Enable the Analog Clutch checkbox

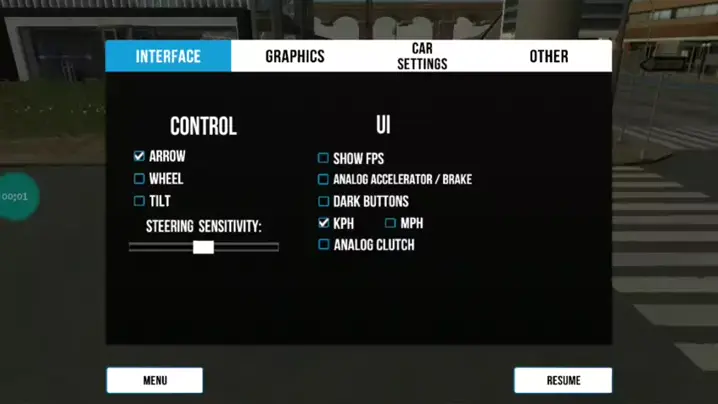tap(323, 245)
